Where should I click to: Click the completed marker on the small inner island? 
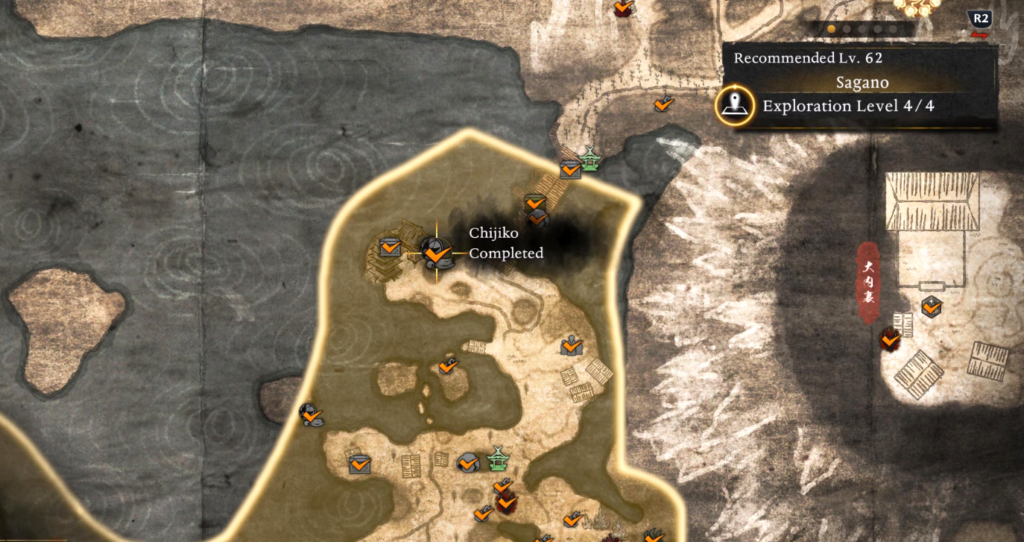click(447, 366)
